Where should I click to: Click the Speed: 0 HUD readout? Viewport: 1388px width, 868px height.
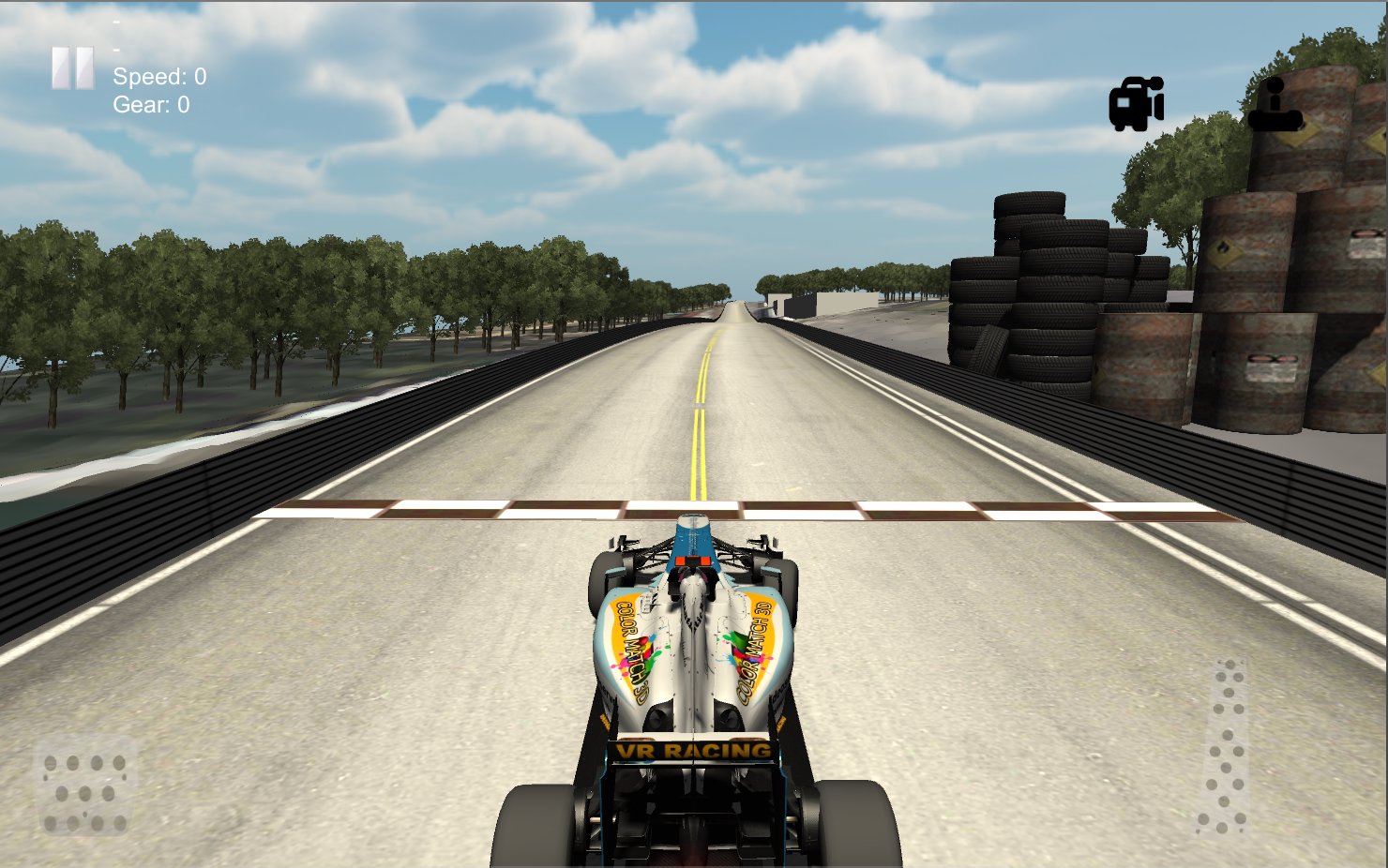coord(161,78)
